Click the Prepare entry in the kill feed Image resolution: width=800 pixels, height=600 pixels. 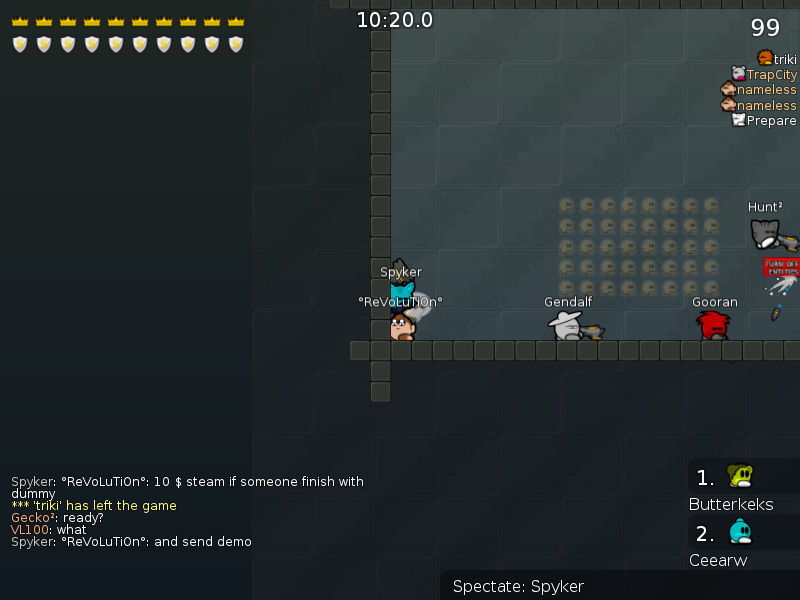tap(771, 120)
